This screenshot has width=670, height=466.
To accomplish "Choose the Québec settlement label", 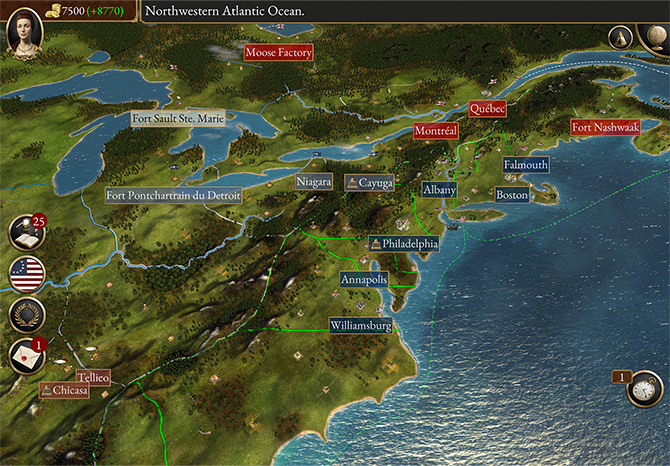I will coord(488,109).
